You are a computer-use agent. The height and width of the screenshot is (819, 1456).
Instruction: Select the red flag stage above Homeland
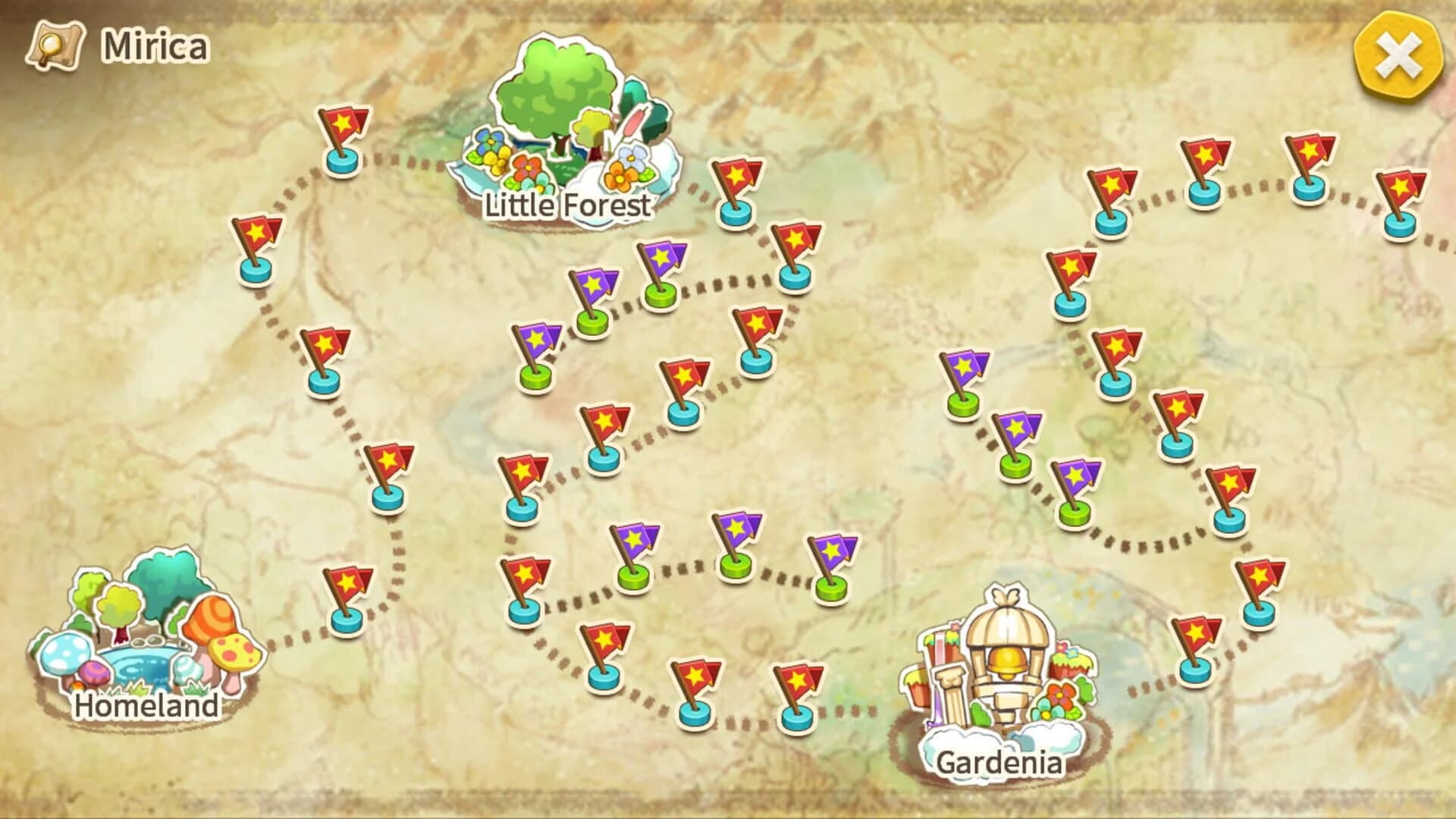(x=258, y=246)
